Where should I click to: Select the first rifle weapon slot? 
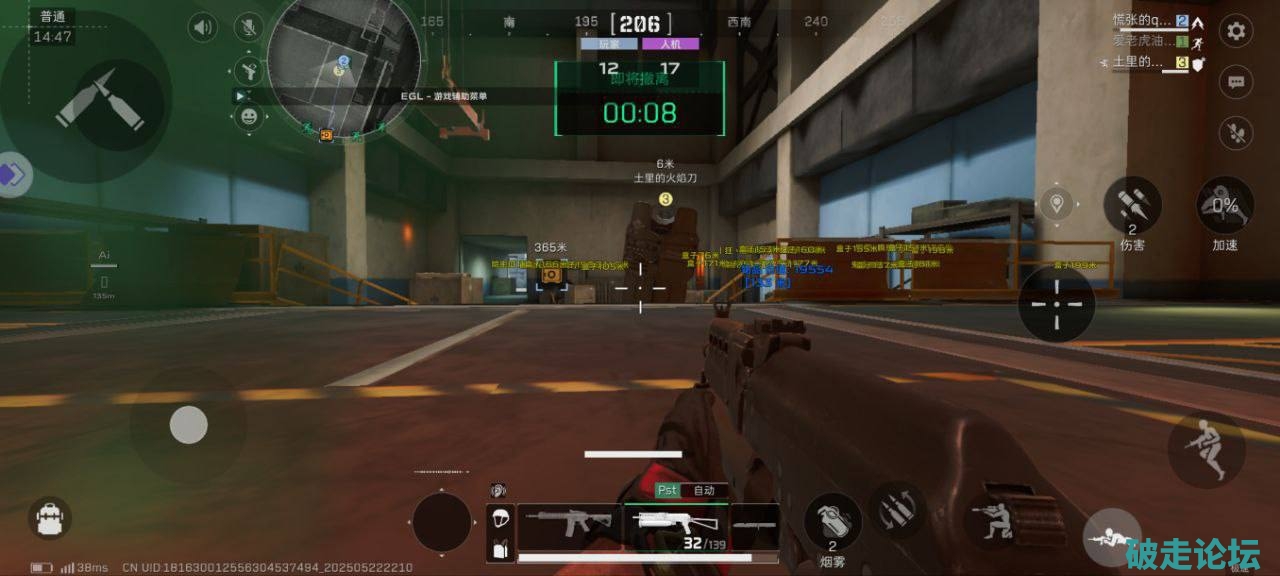(567, 522)
